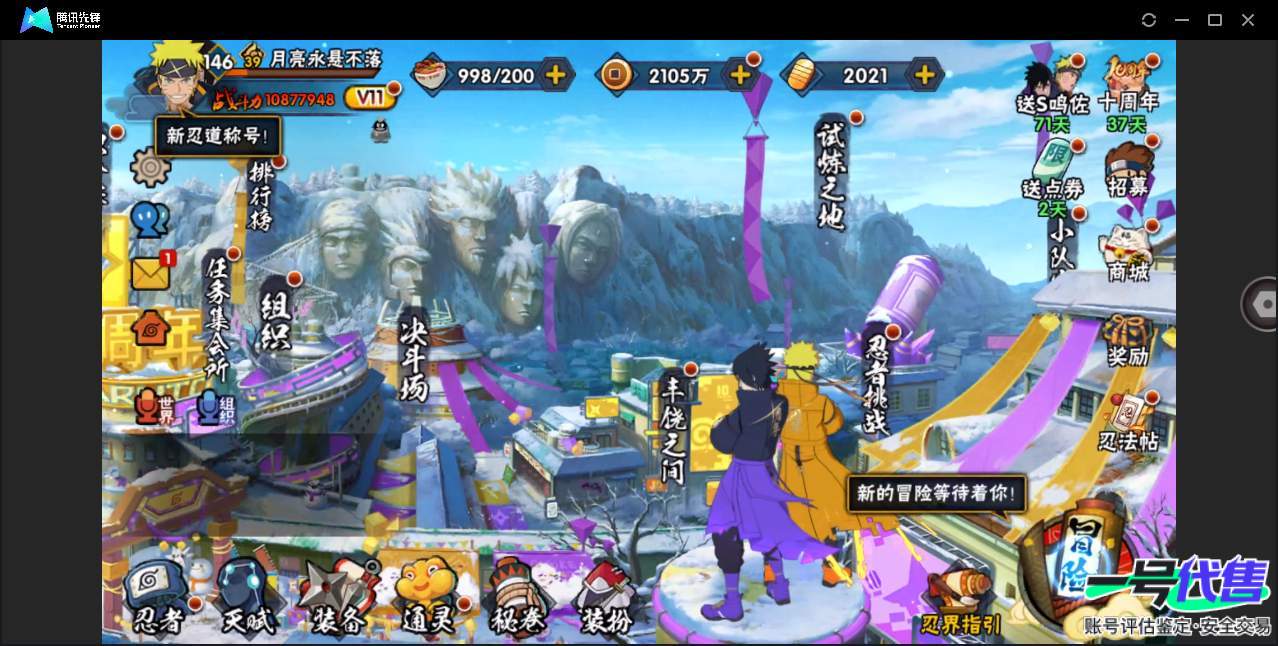Add more gold coins with plus button

pos(741,74)
